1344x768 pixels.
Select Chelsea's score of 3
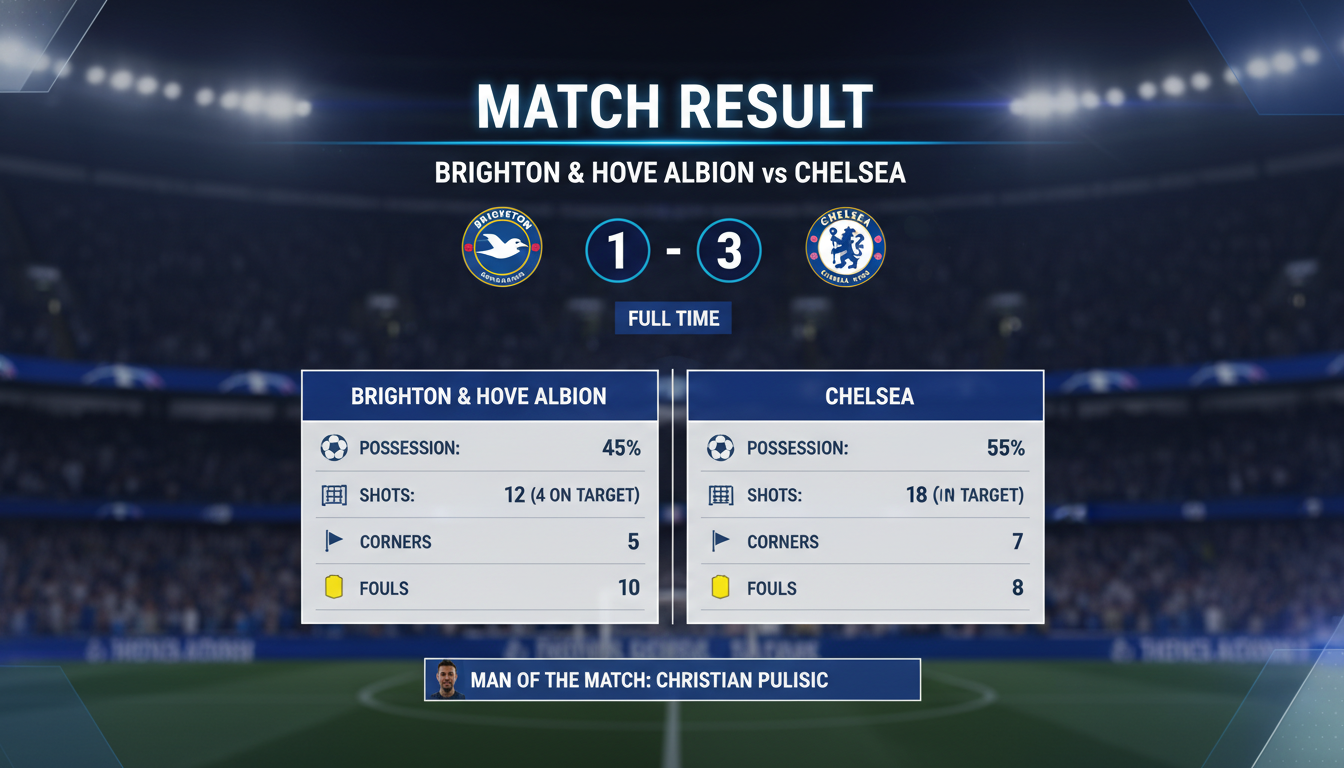(728, 247)
